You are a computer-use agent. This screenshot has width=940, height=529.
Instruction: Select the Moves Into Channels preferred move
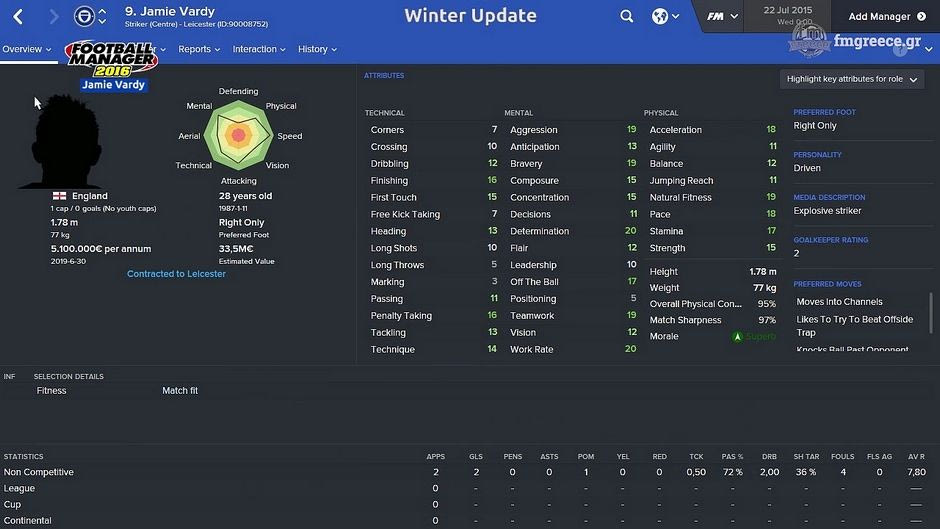(839, 302)
